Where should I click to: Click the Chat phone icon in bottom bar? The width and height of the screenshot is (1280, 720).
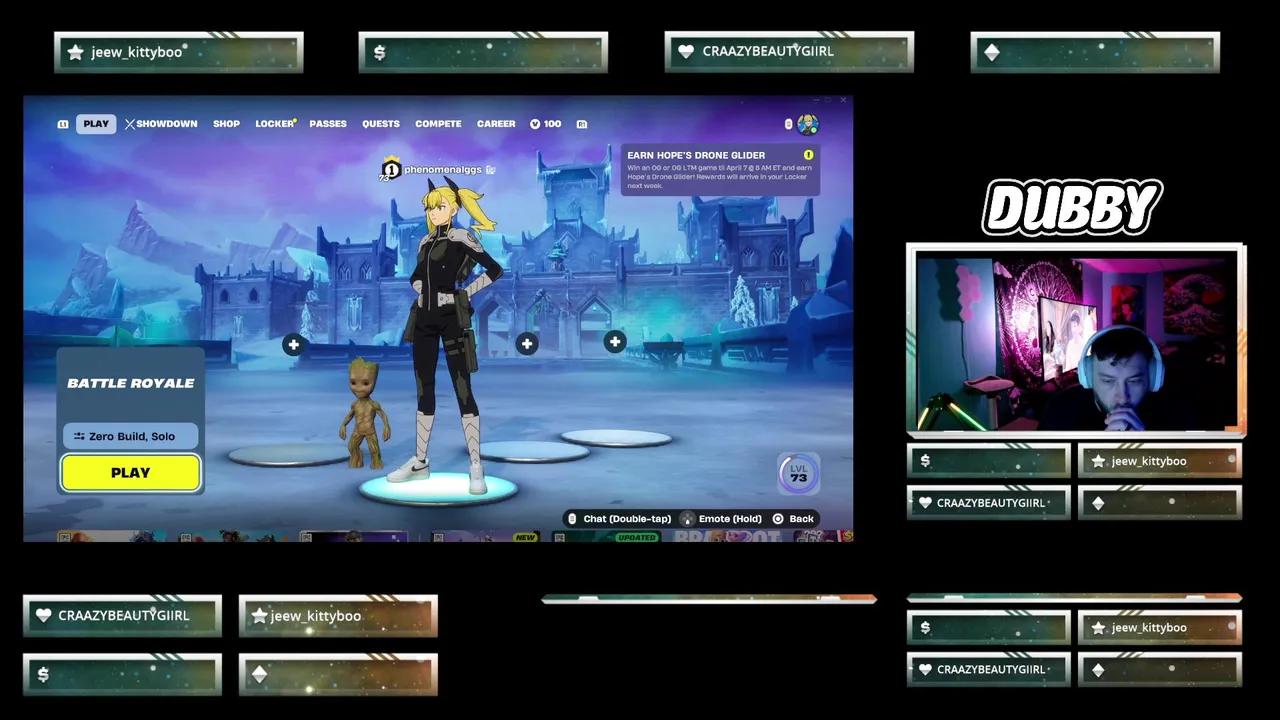point(572,518)
